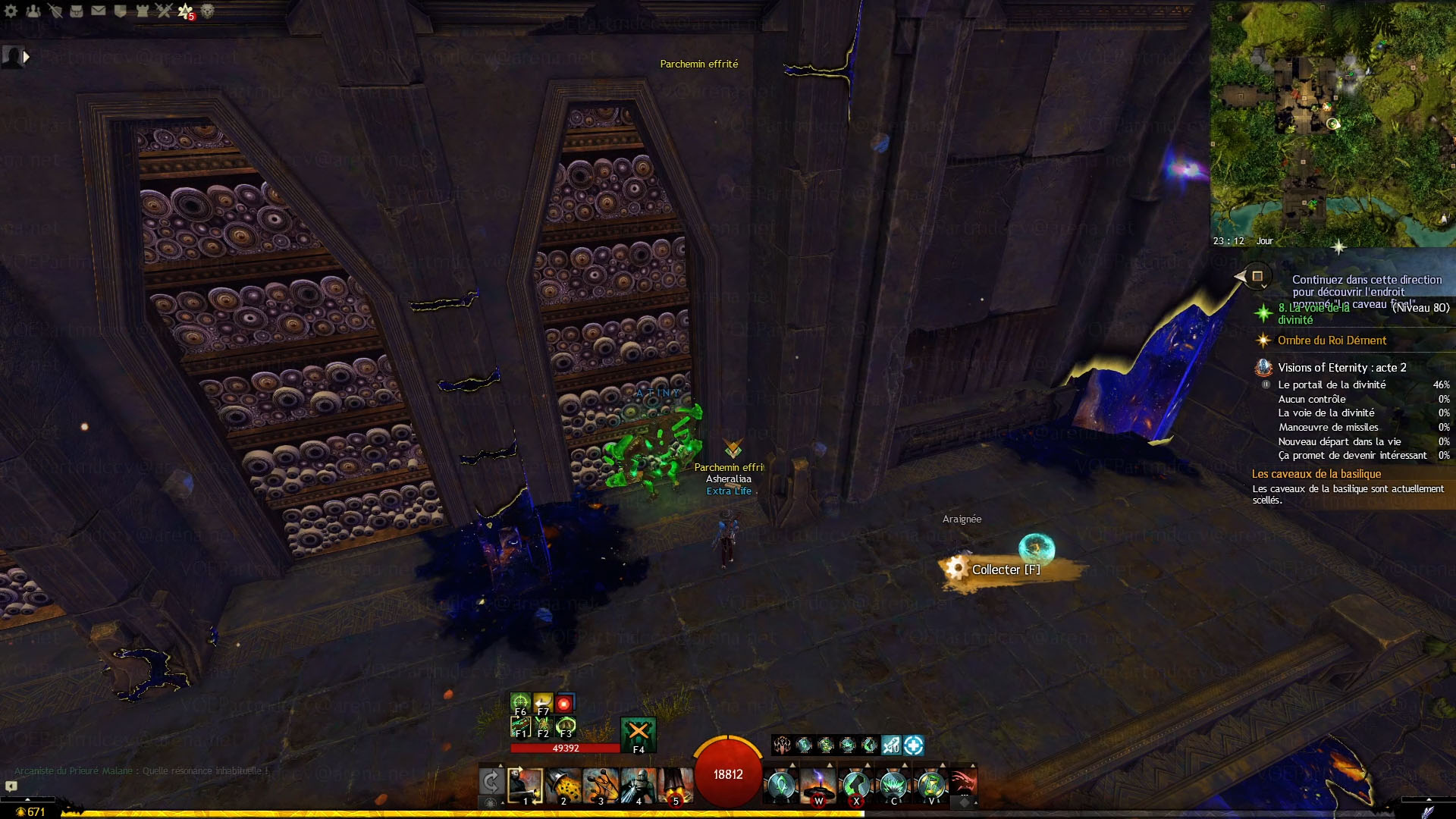The height and width of the screenshot is (819, 1456).
Task: Open the mail envelope
Action: [x=99, y=11]
